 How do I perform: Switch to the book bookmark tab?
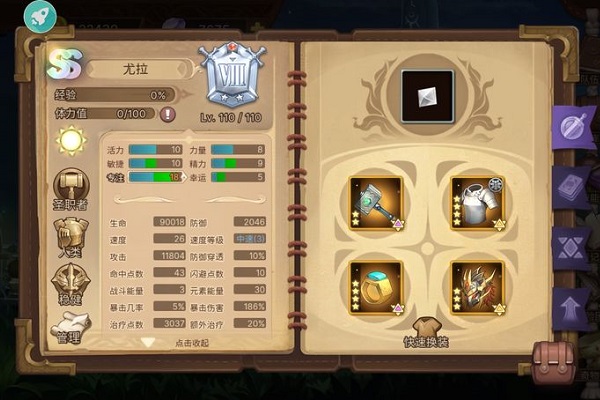coord(572,188)
